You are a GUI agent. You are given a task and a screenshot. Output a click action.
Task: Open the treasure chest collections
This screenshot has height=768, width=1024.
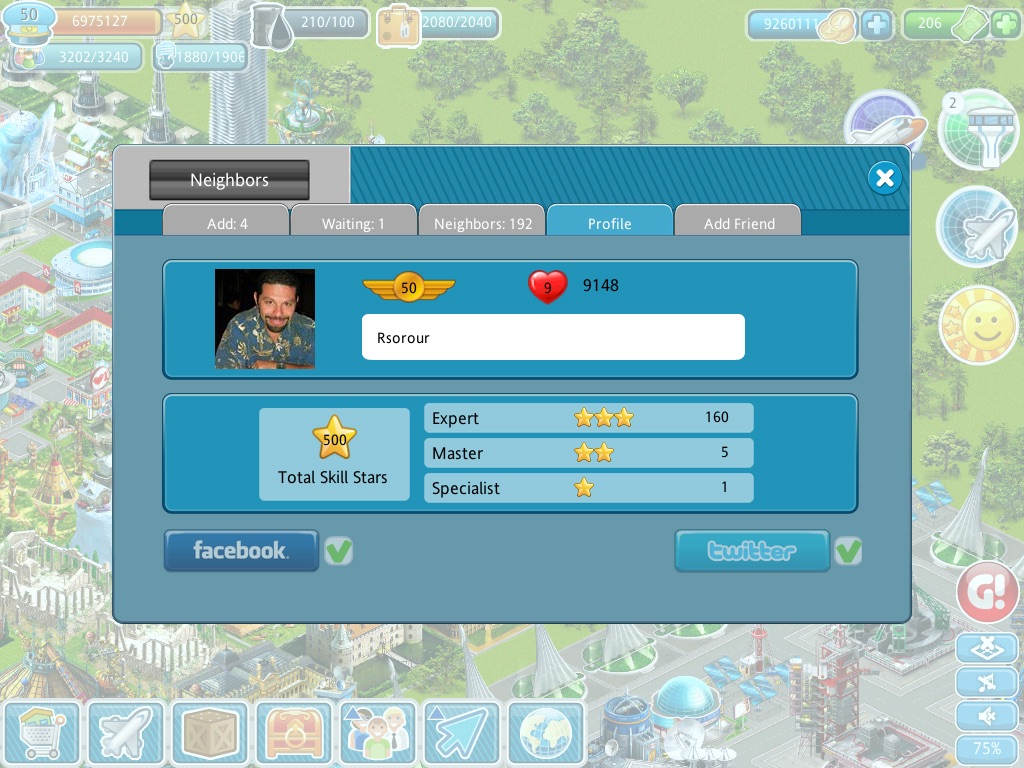tap(294, 734)
